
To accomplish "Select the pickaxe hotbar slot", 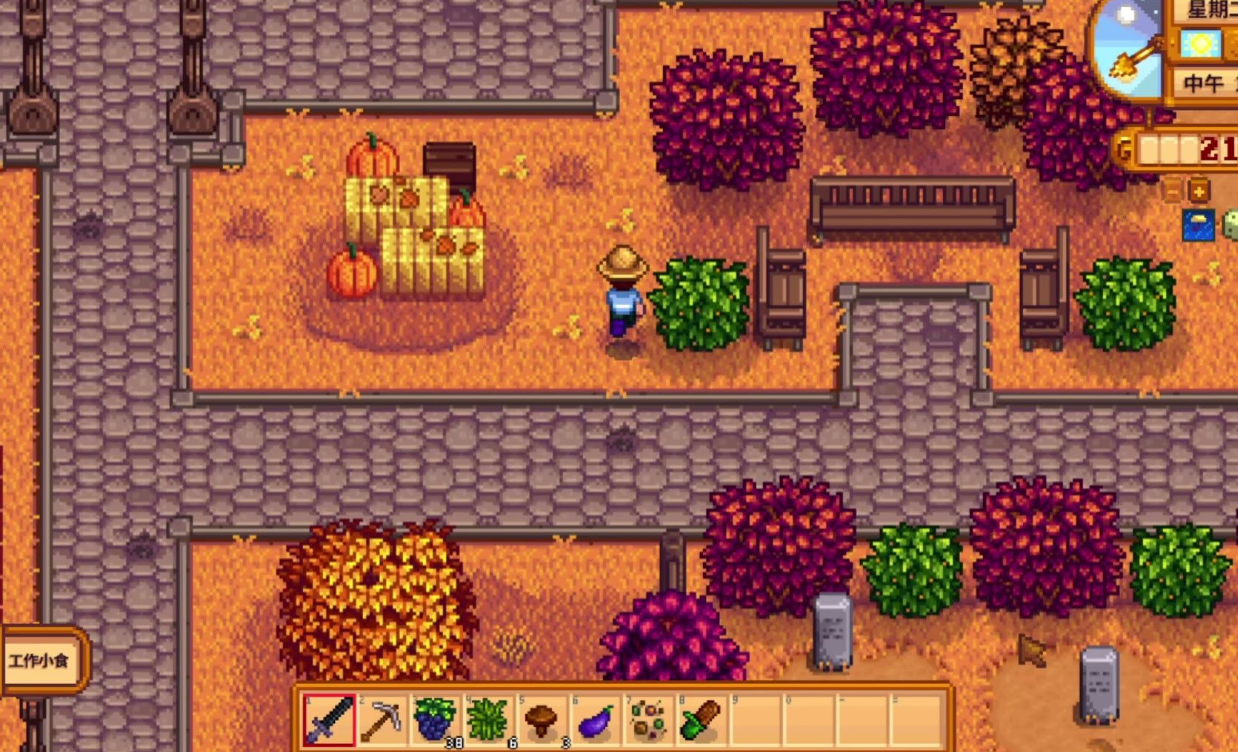I will tap(382, 719).
